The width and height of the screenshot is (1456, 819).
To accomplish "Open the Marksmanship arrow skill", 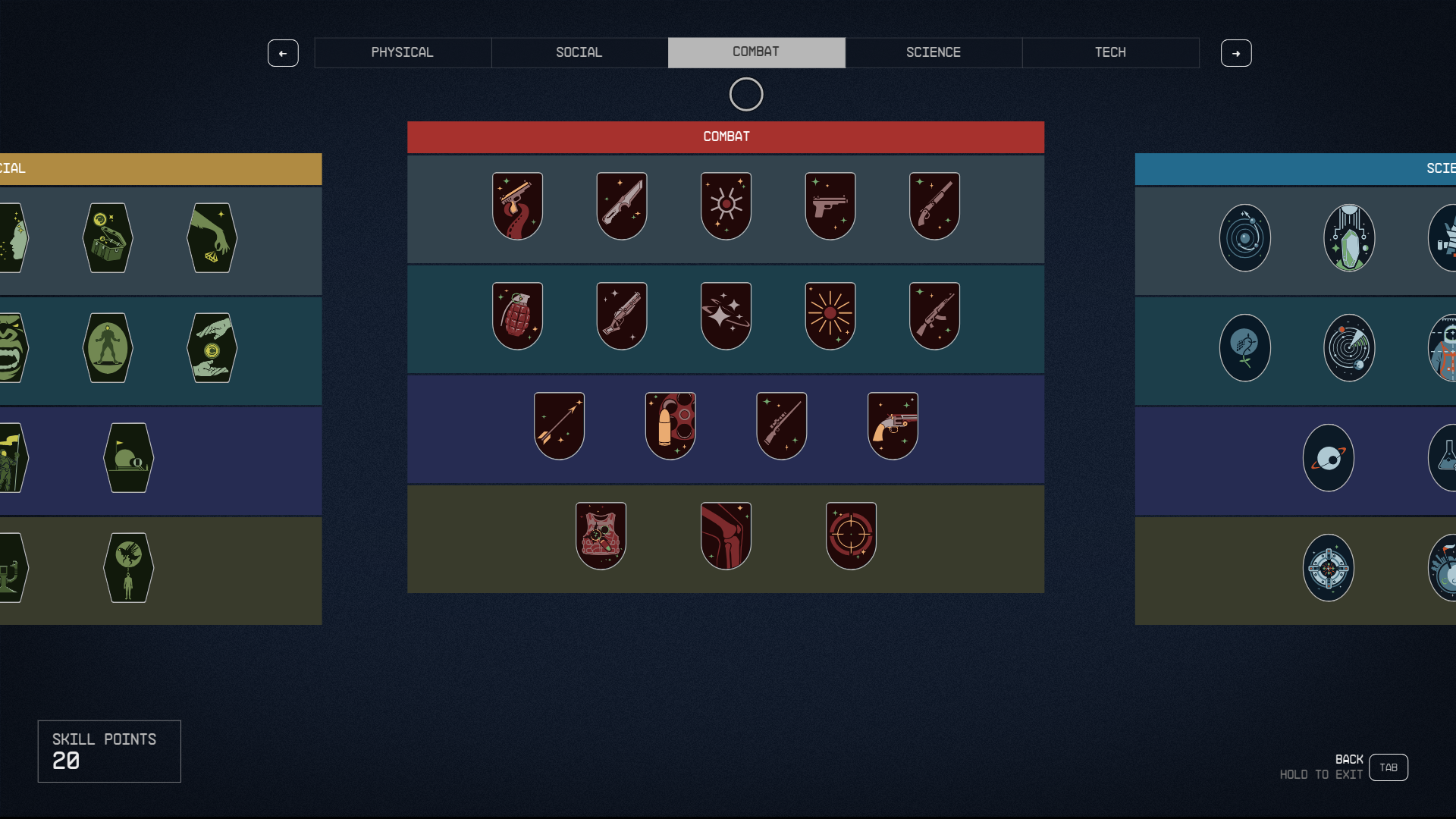I will [x=559, y=425].
